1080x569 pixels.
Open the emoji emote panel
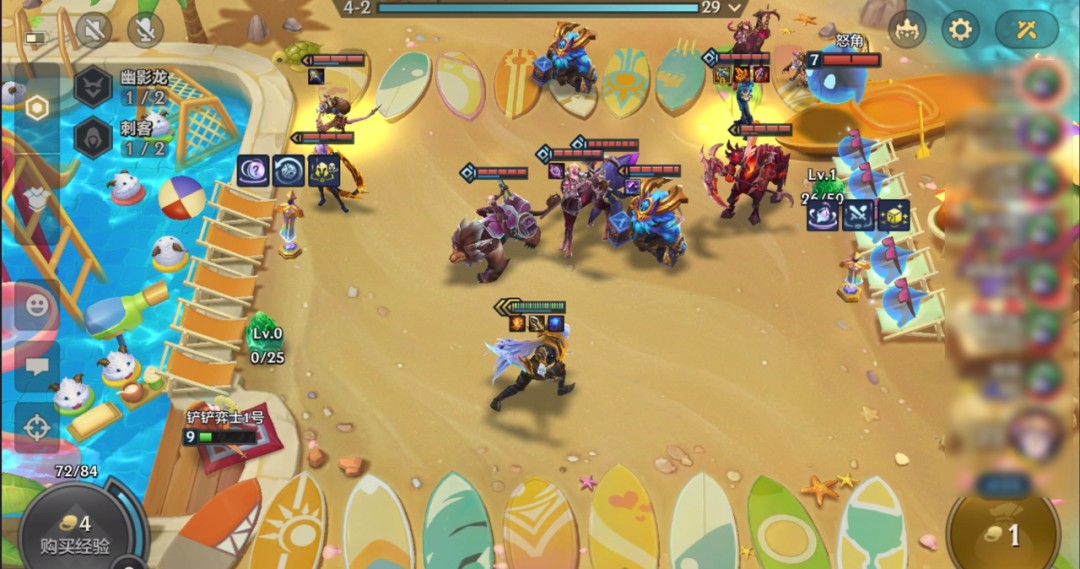pyautogui.click(x=37, y=307)
